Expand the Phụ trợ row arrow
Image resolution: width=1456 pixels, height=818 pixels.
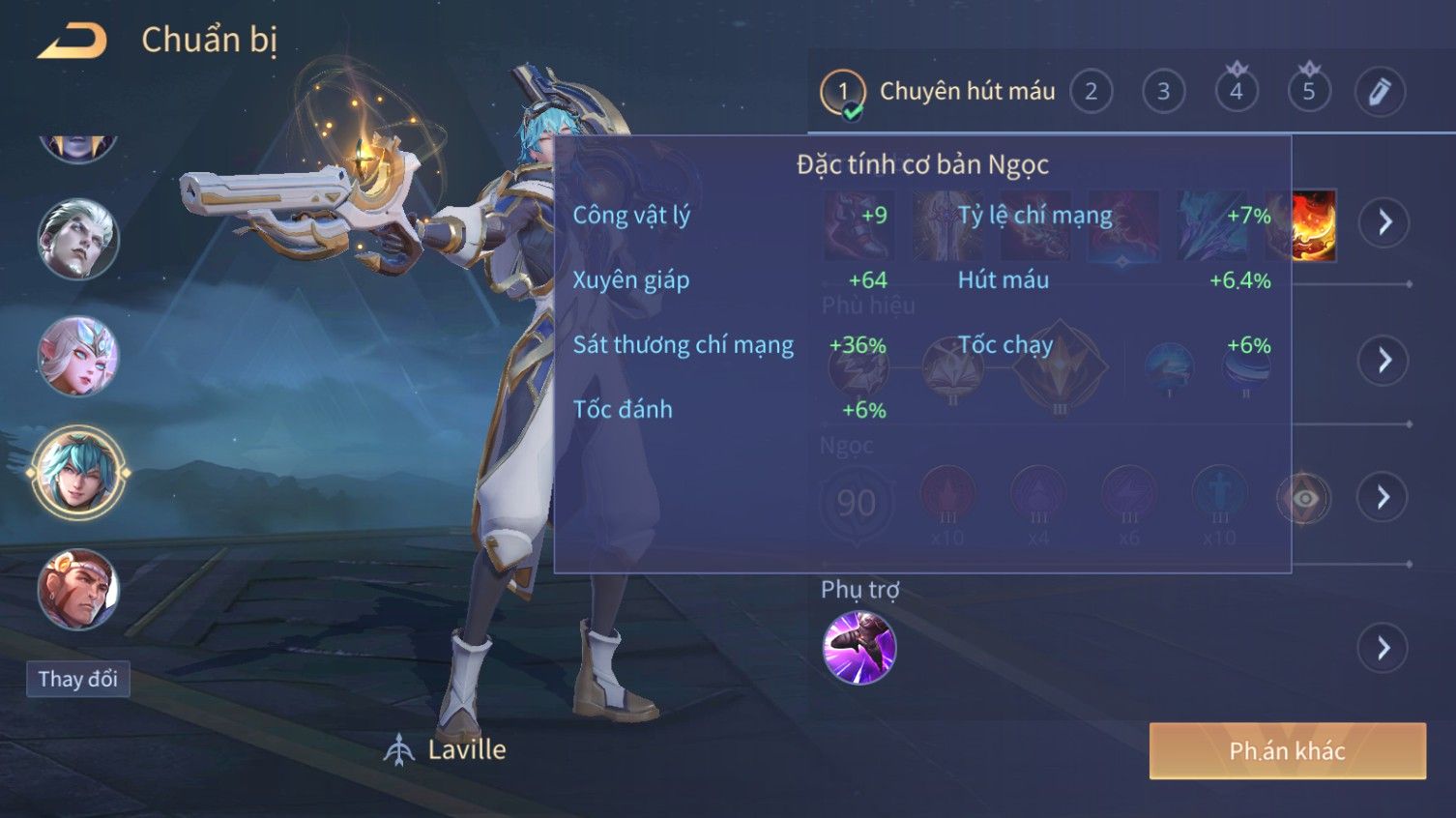(x=1383, y=648)
